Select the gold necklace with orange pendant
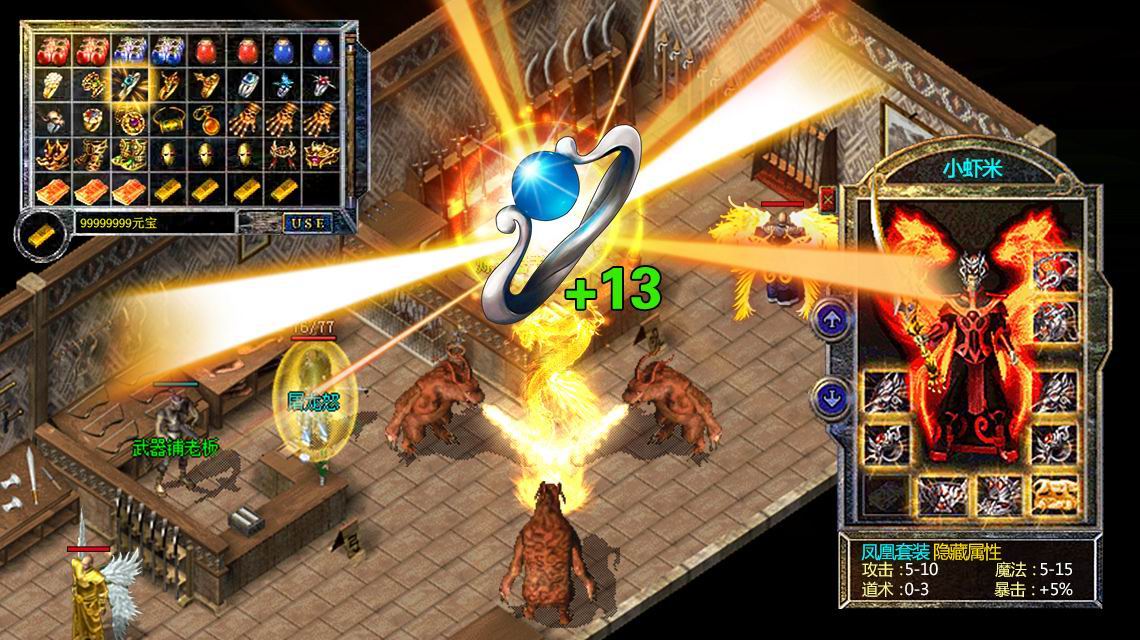Image resolution: width=1140 pixels, height=640 pixels. coord(207,120)
